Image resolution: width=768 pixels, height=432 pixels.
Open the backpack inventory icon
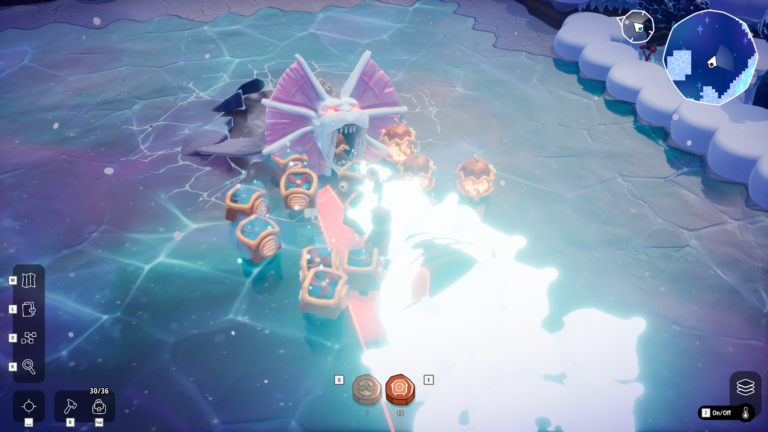(99, 406)
